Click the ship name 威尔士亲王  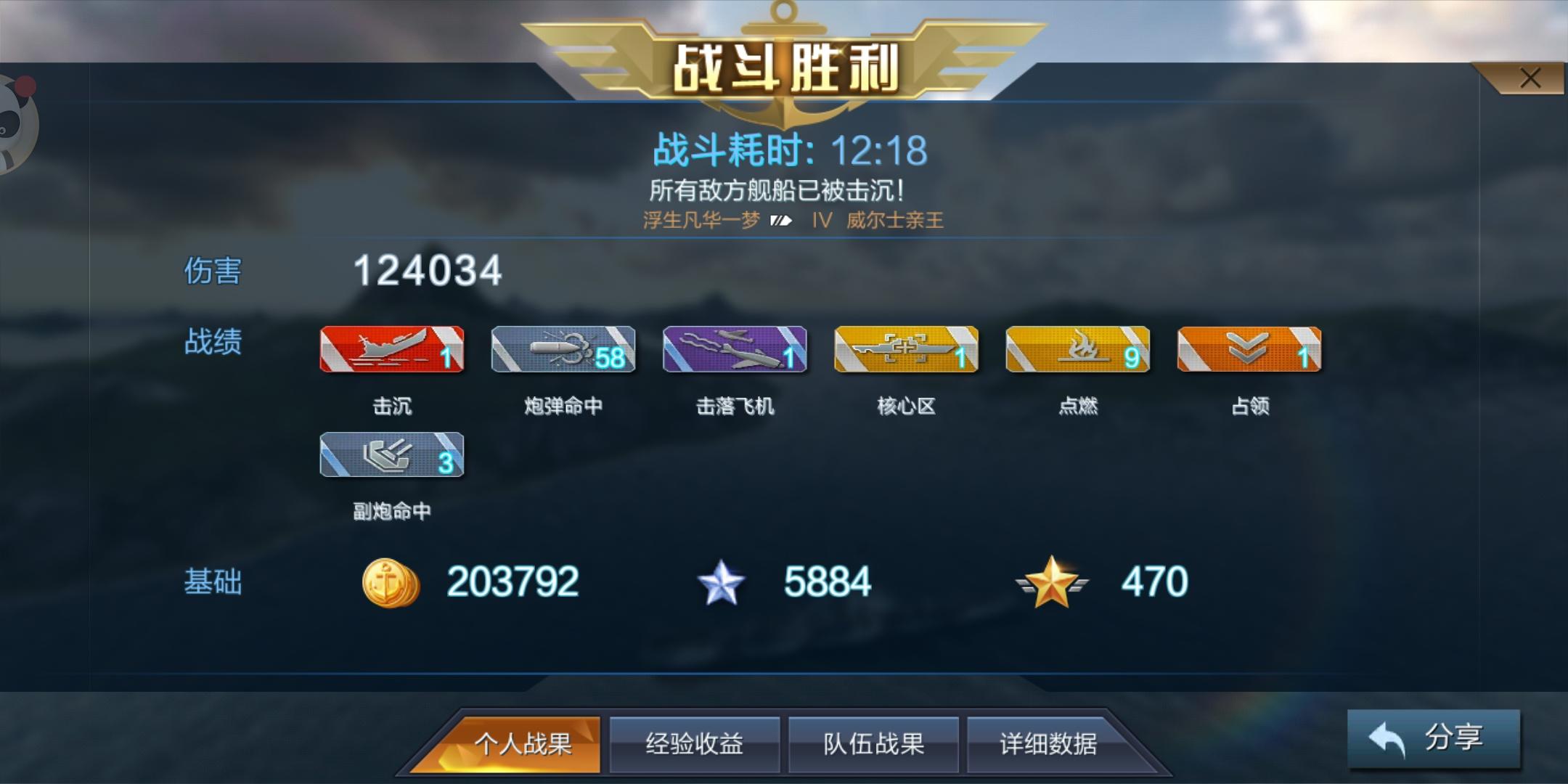coord(894,221)
